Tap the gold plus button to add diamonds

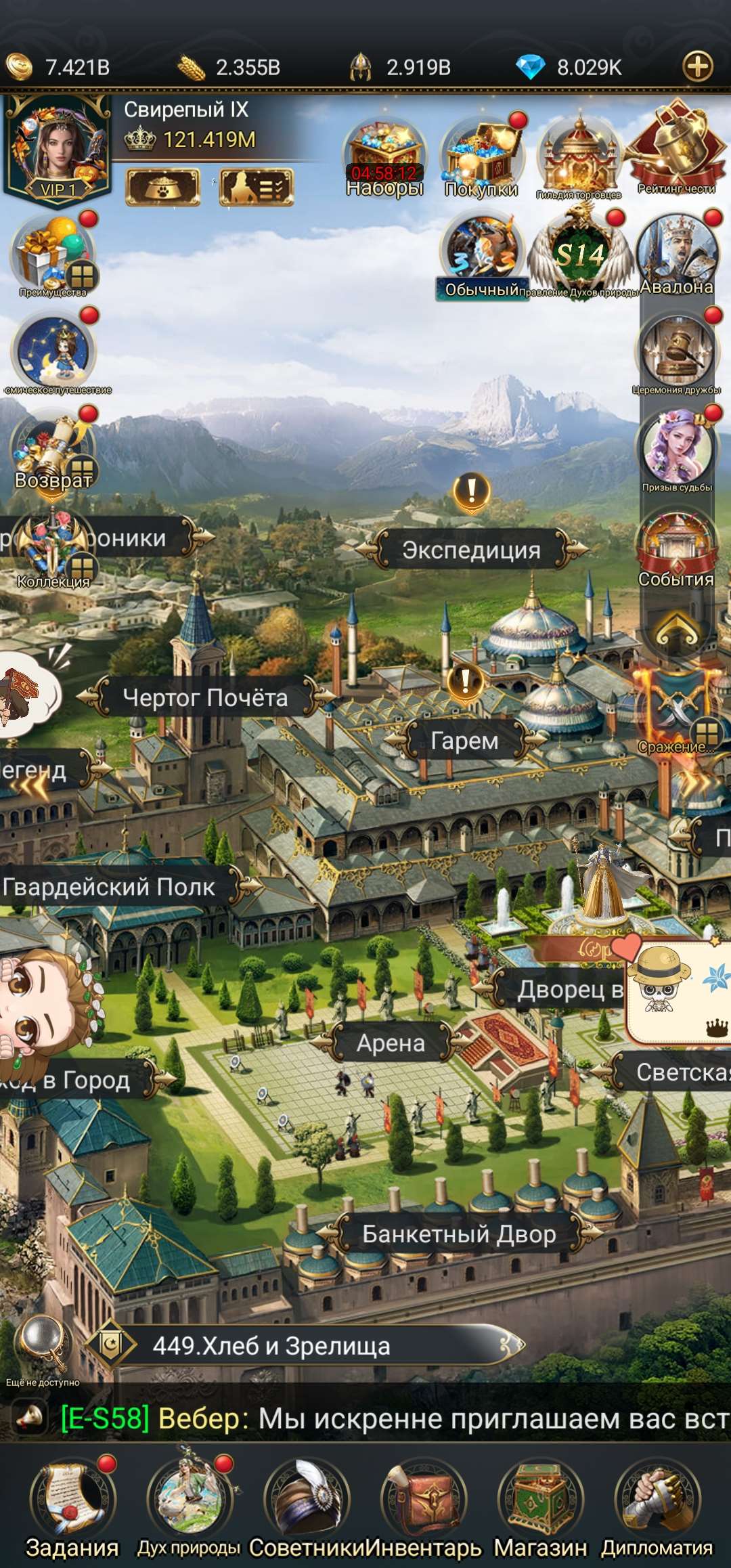pos(698,66)
